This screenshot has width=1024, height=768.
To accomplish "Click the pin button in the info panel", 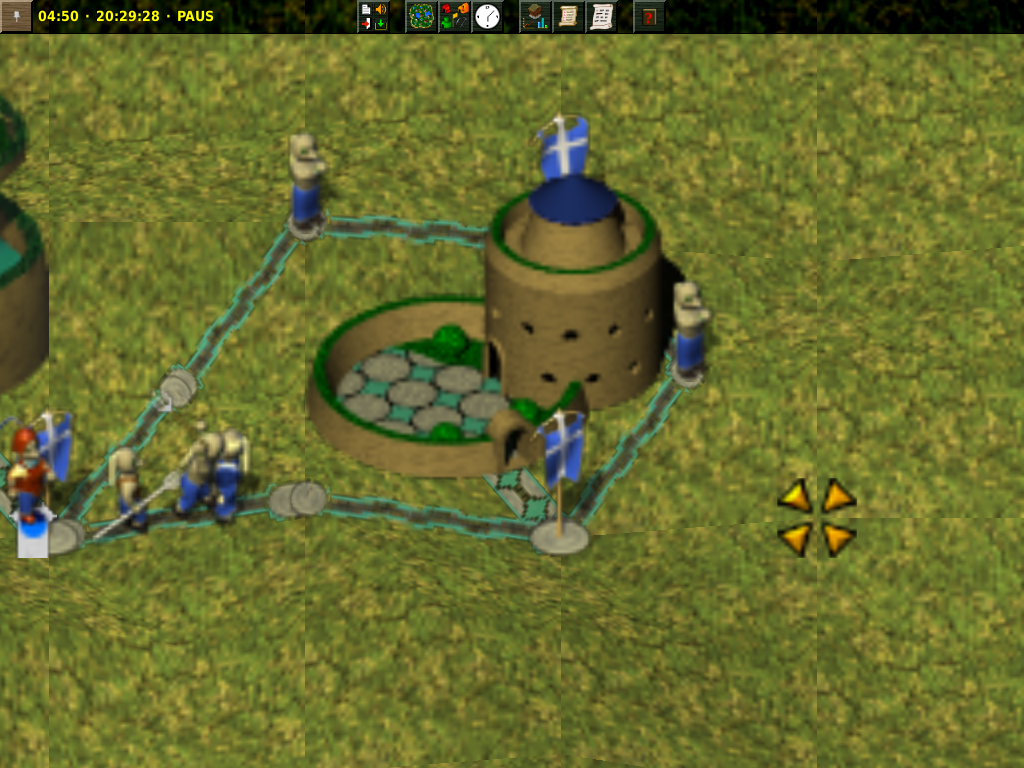I will coord(16,16).
